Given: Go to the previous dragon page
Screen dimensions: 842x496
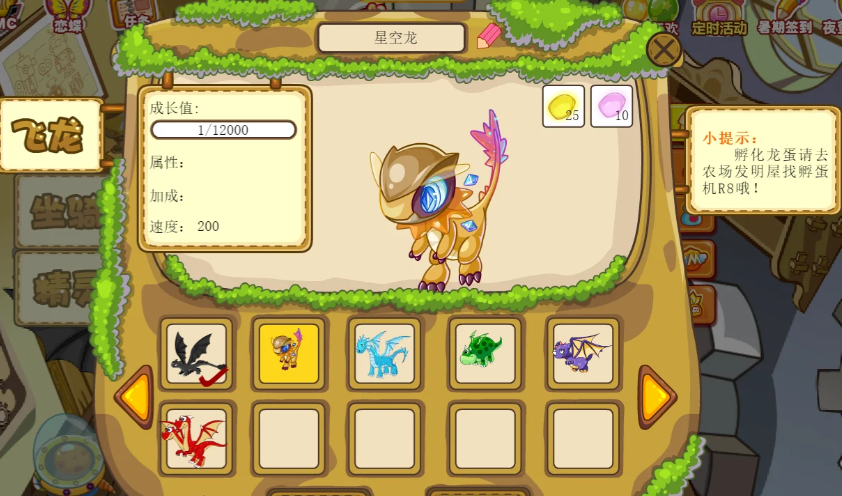Looking at the screenshot, I should (134, 397).
